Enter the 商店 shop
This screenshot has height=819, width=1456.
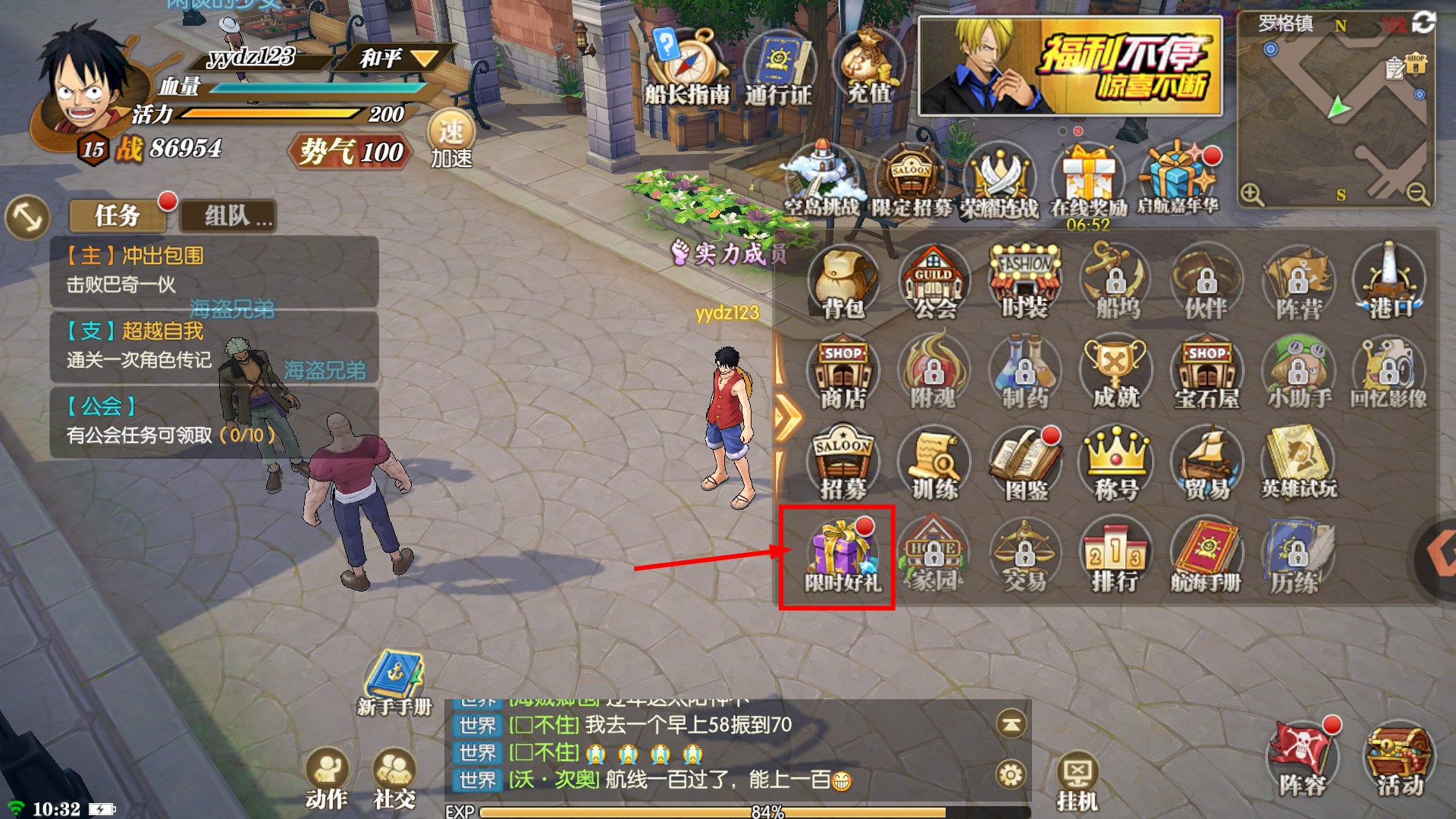click(x=843, y=373)
